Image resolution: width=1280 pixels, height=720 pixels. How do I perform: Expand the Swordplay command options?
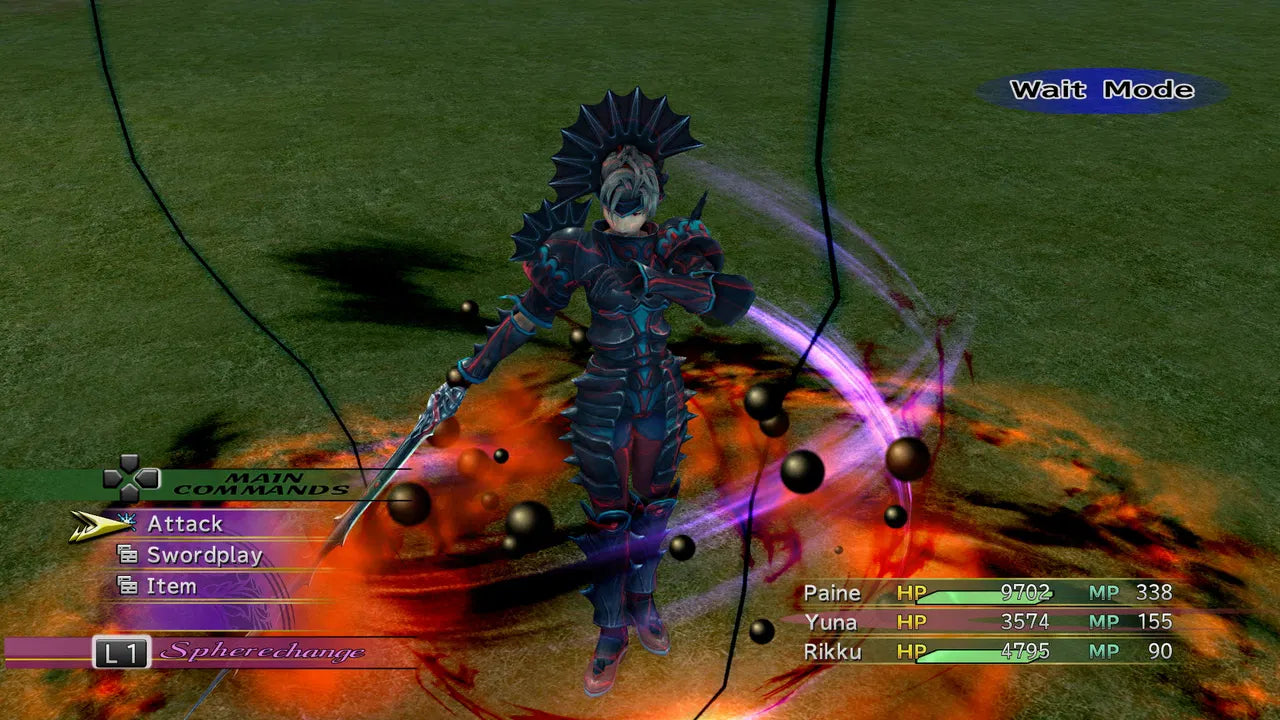pos(205,554)
